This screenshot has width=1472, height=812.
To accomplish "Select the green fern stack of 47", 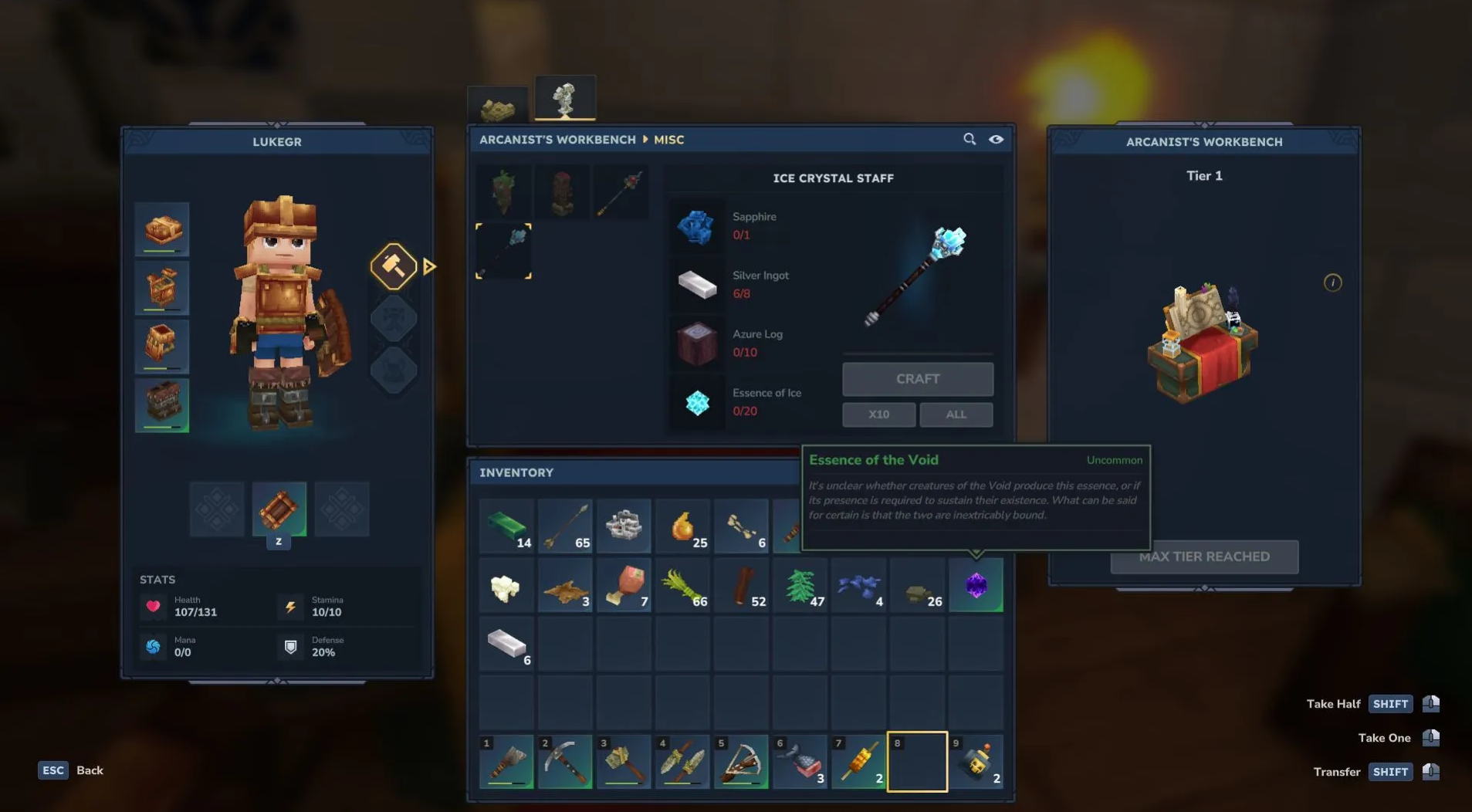I will point(800,586).
